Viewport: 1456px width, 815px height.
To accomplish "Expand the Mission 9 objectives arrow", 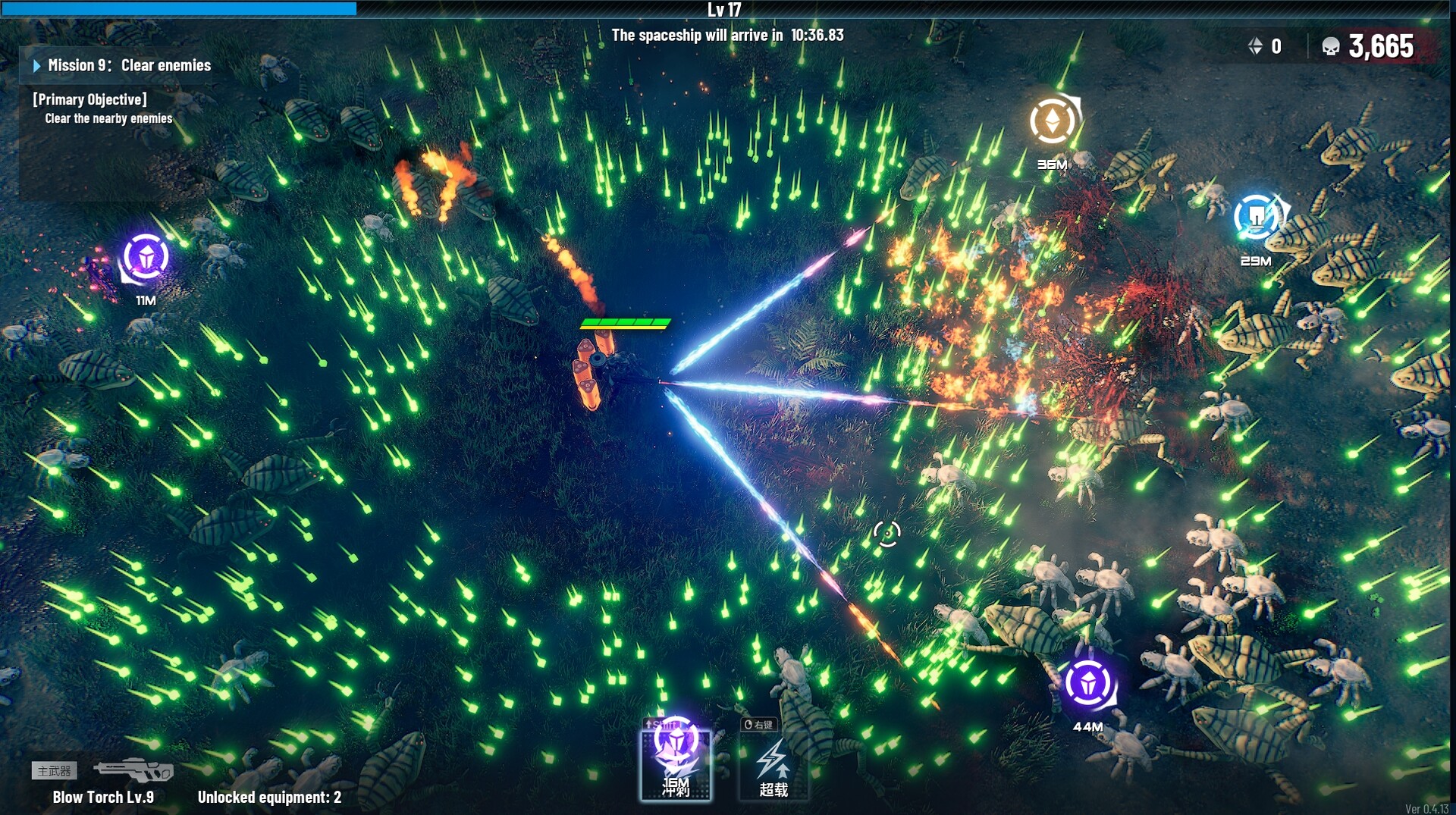I will (x=36, y=65).
